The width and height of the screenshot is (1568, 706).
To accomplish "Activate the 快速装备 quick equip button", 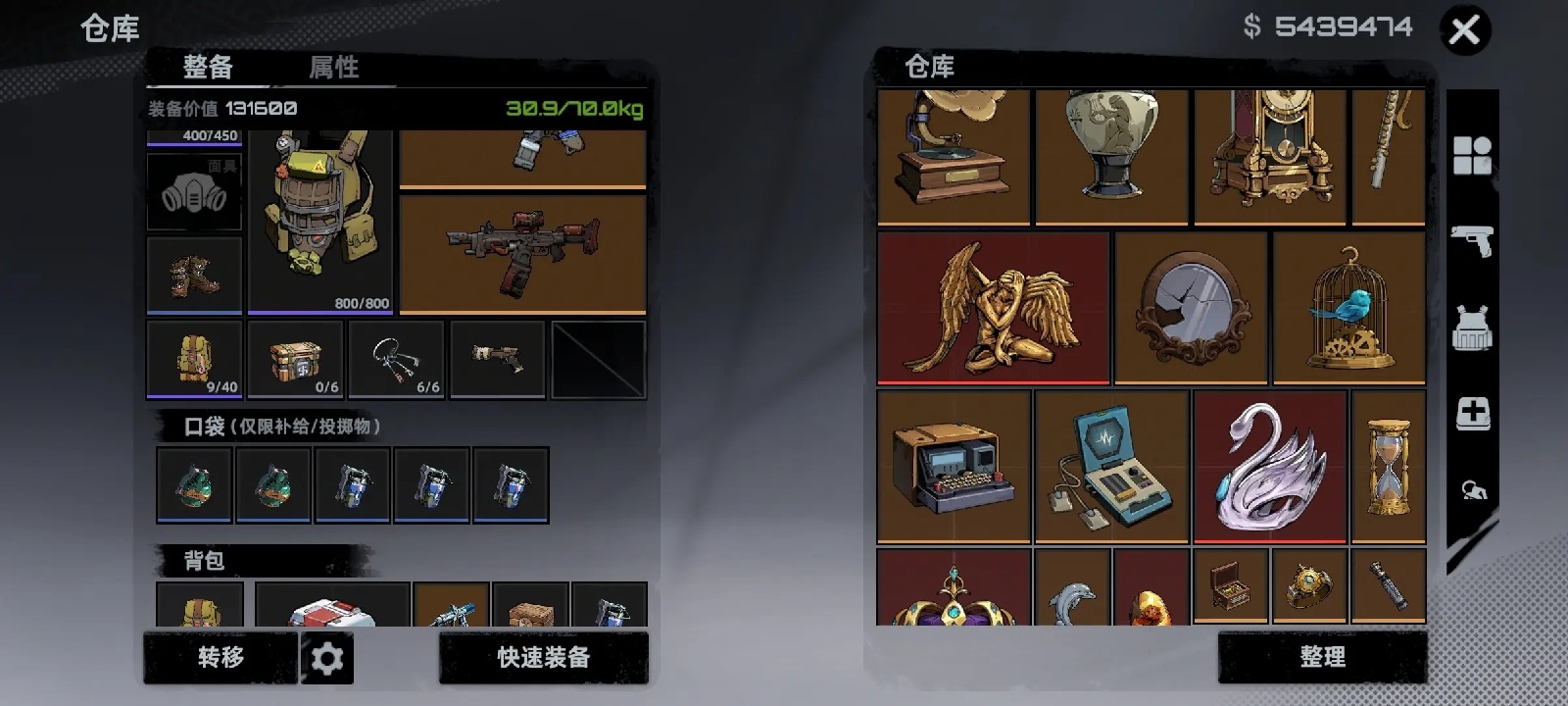I will point(543,657).
